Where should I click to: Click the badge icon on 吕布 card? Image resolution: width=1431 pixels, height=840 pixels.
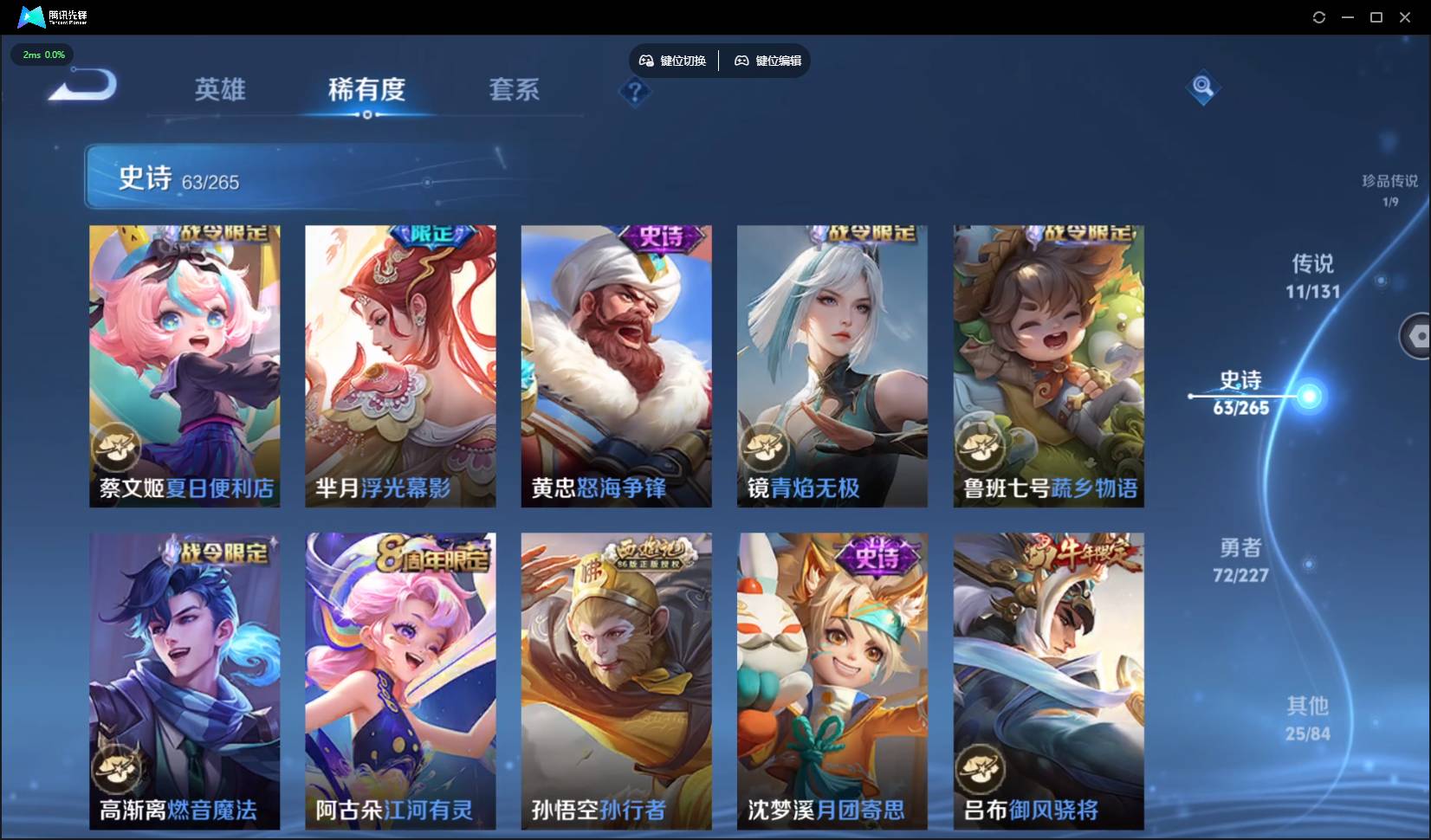coord(981,766)
